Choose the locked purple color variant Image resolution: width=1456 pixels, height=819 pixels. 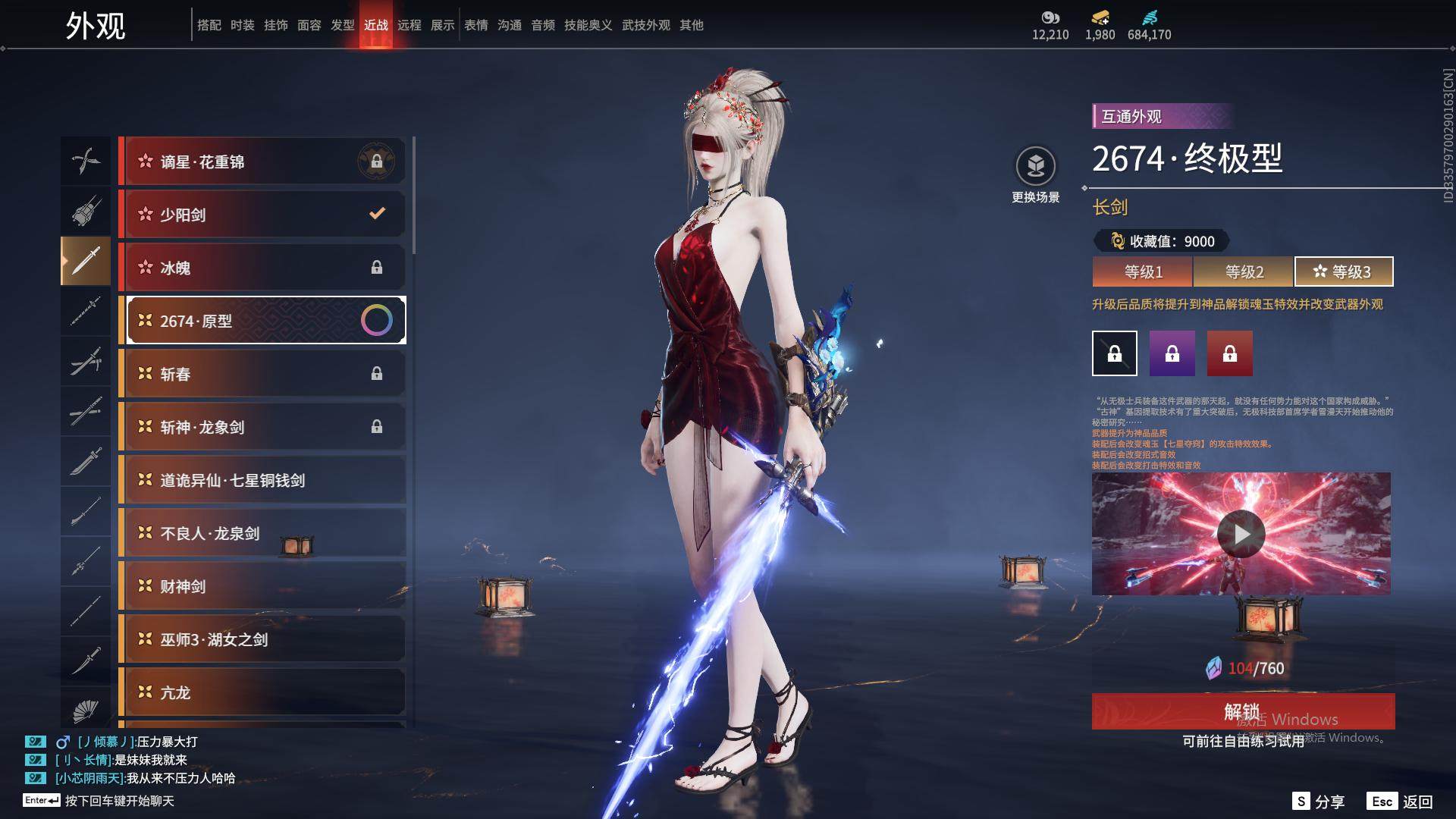(1172, 353)
